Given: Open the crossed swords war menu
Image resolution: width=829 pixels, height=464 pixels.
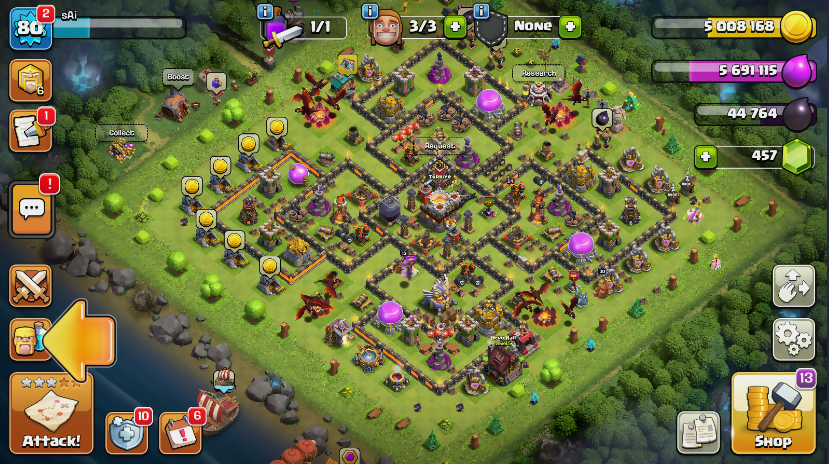Looking at the screenshot, I should [x=30, y=286].
